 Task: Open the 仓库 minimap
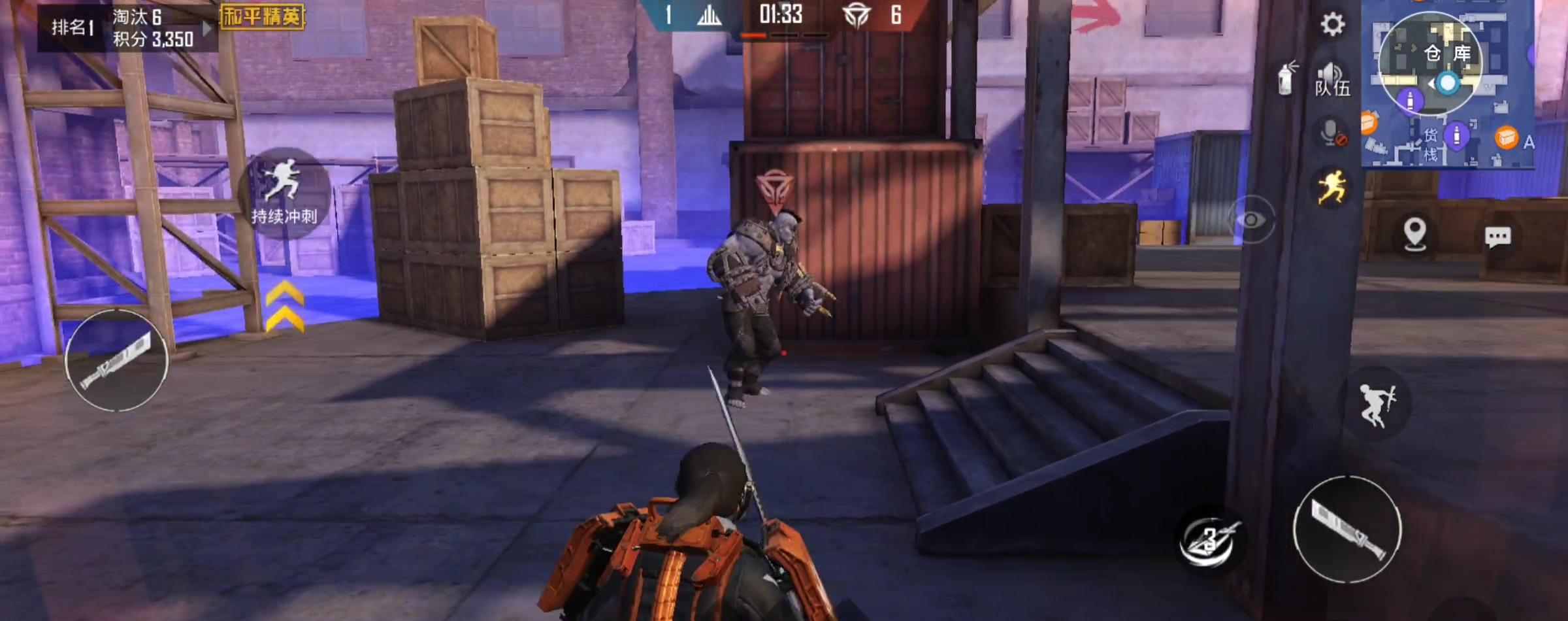pos(1430,63)
